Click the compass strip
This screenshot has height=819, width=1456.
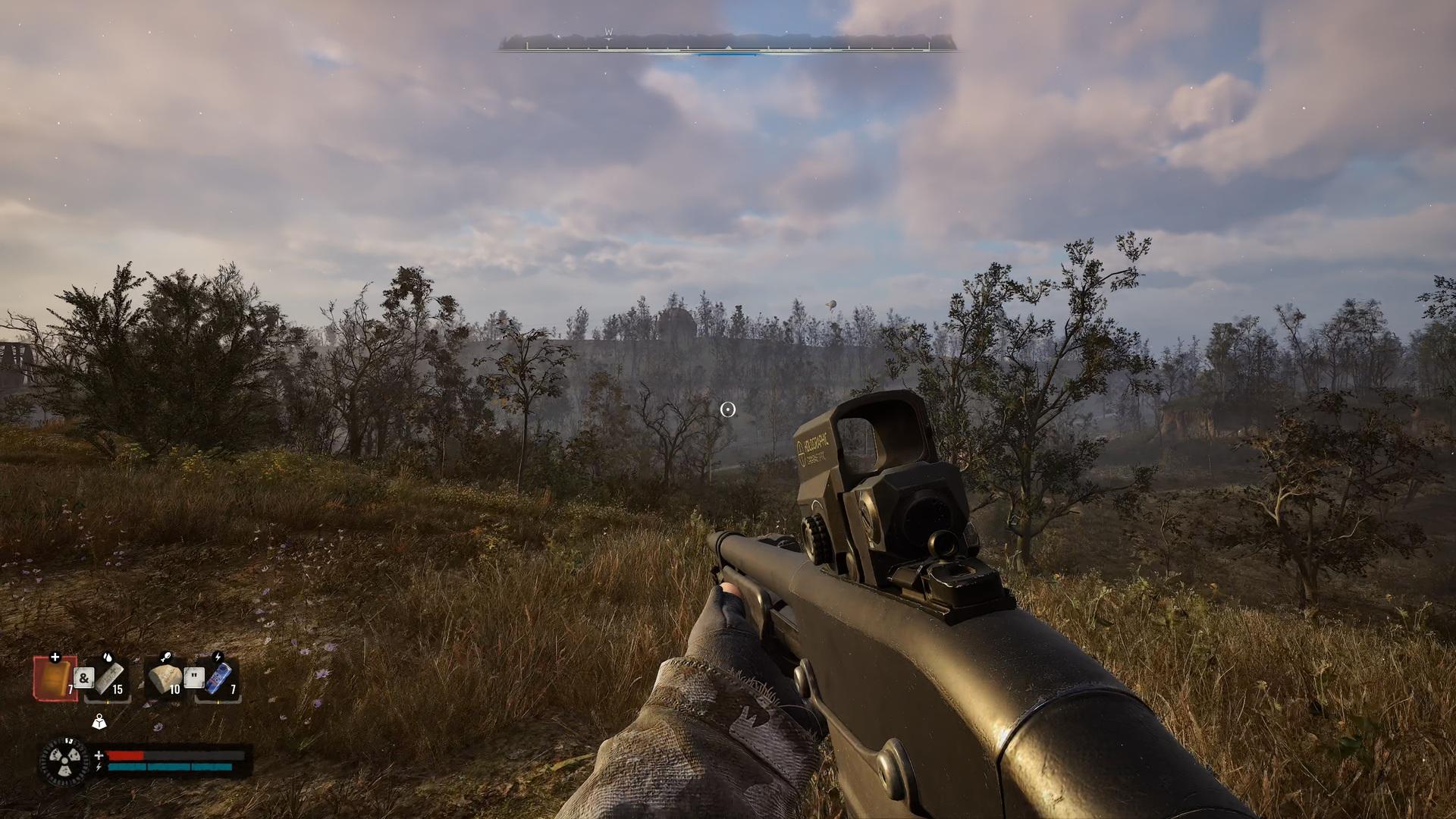728,45
